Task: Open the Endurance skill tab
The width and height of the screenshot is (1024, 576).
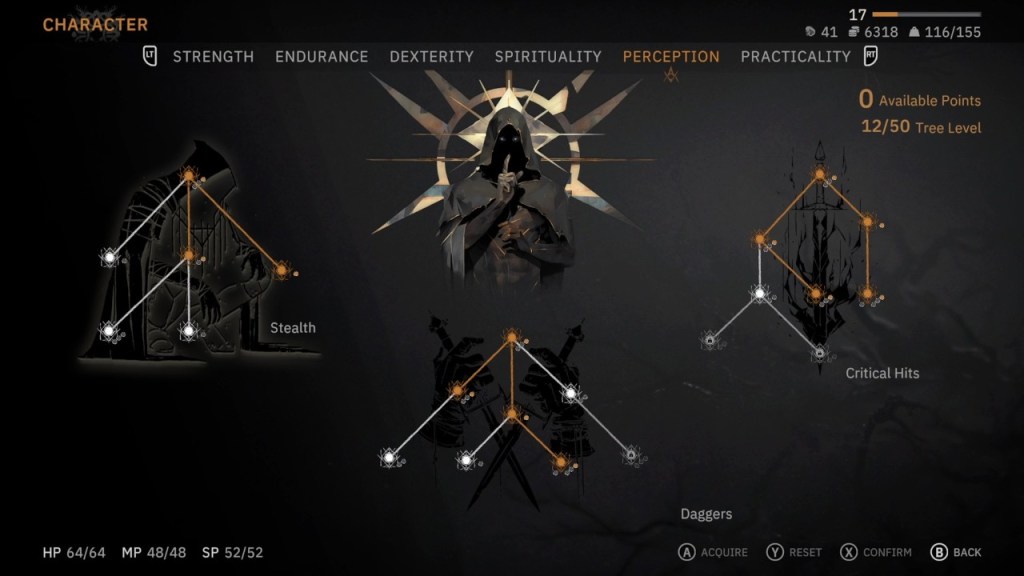Action: [x=321, y=57]
